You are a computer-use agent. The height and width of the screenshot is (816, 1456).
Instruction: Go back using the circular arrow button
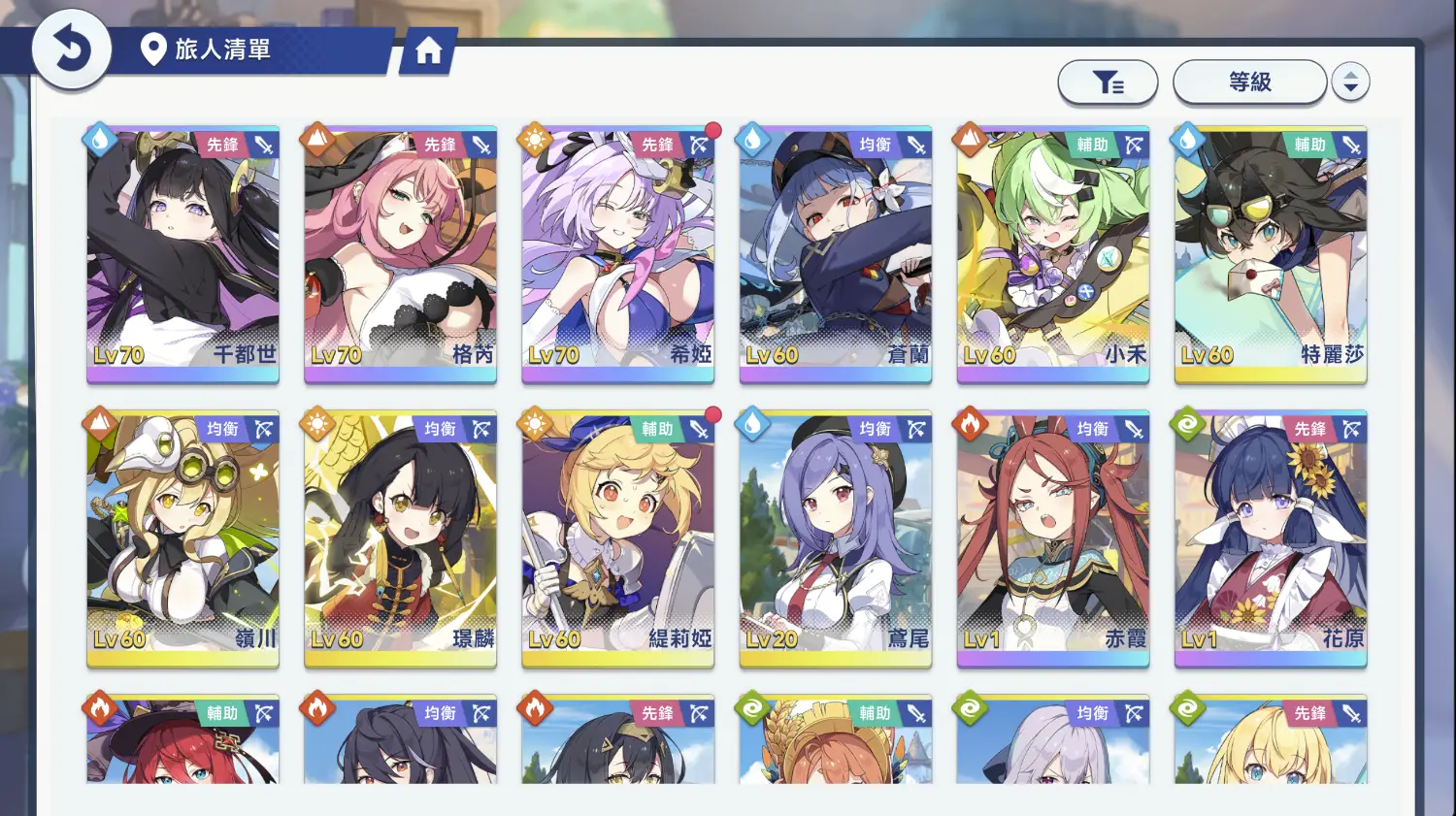[x=71, y=49]
